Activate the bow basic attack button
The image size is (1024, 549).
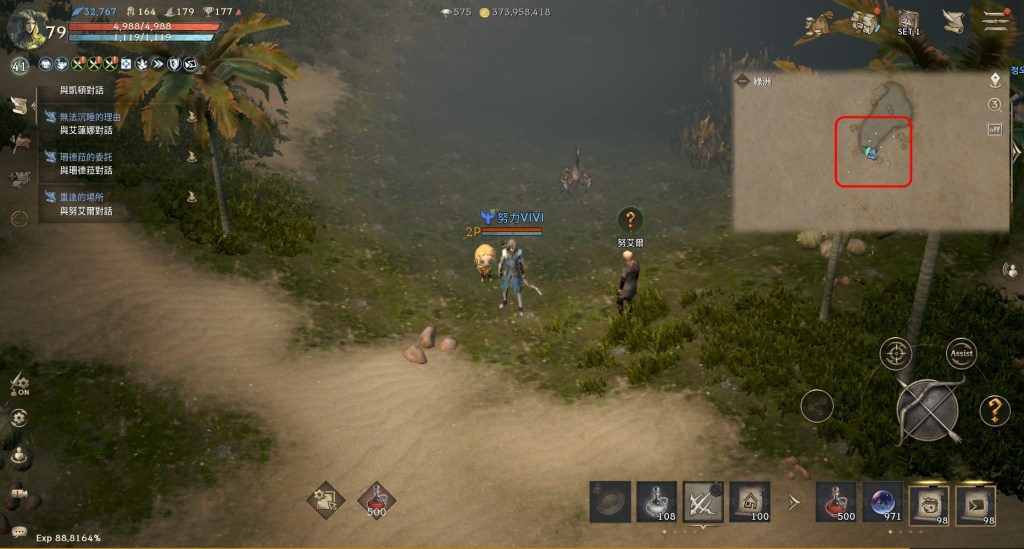click(927, 411)
